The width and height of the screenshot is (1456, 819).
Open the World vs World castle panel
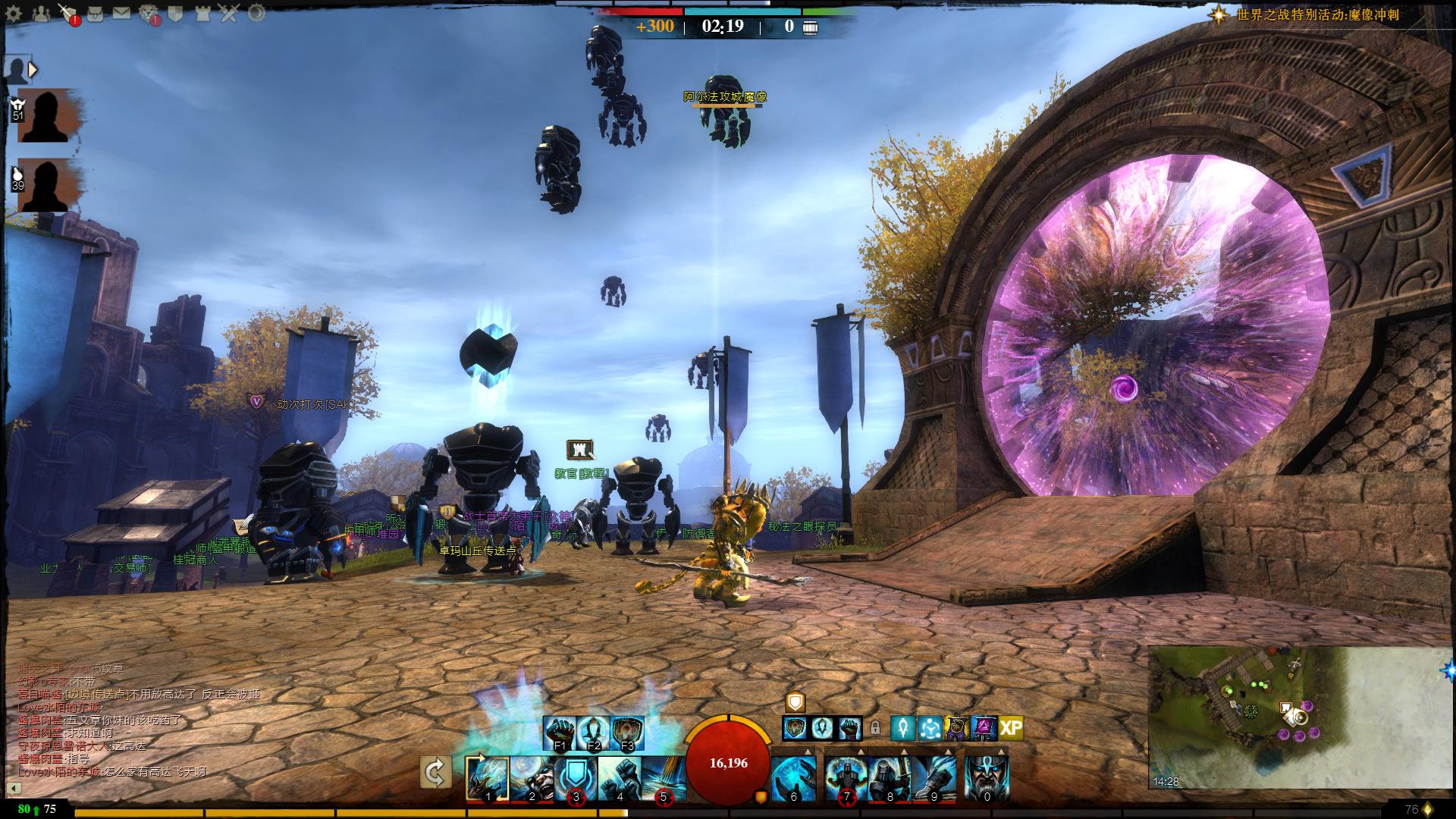tap(202, 13)
